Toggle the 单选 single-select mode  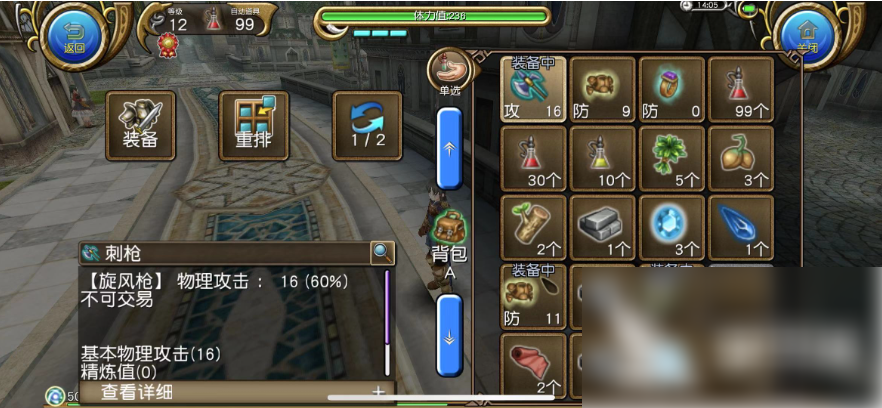click(450, 72)
